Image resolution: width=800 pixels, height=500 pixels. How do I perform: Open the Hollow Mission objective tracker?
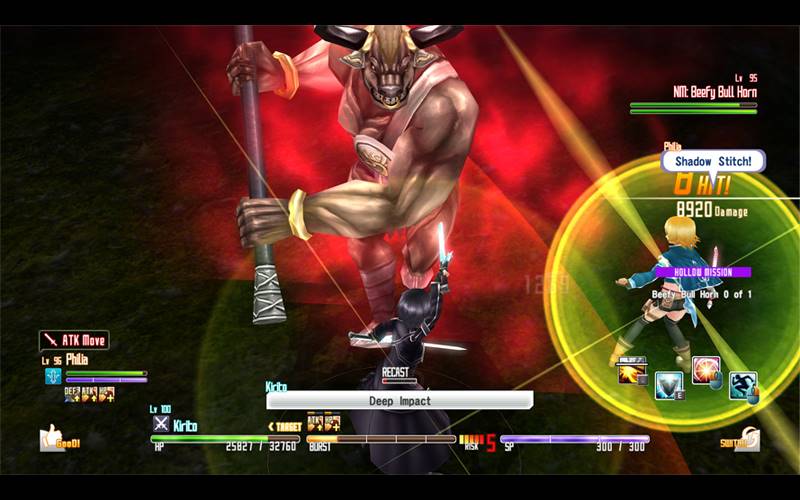coord(701,272)
